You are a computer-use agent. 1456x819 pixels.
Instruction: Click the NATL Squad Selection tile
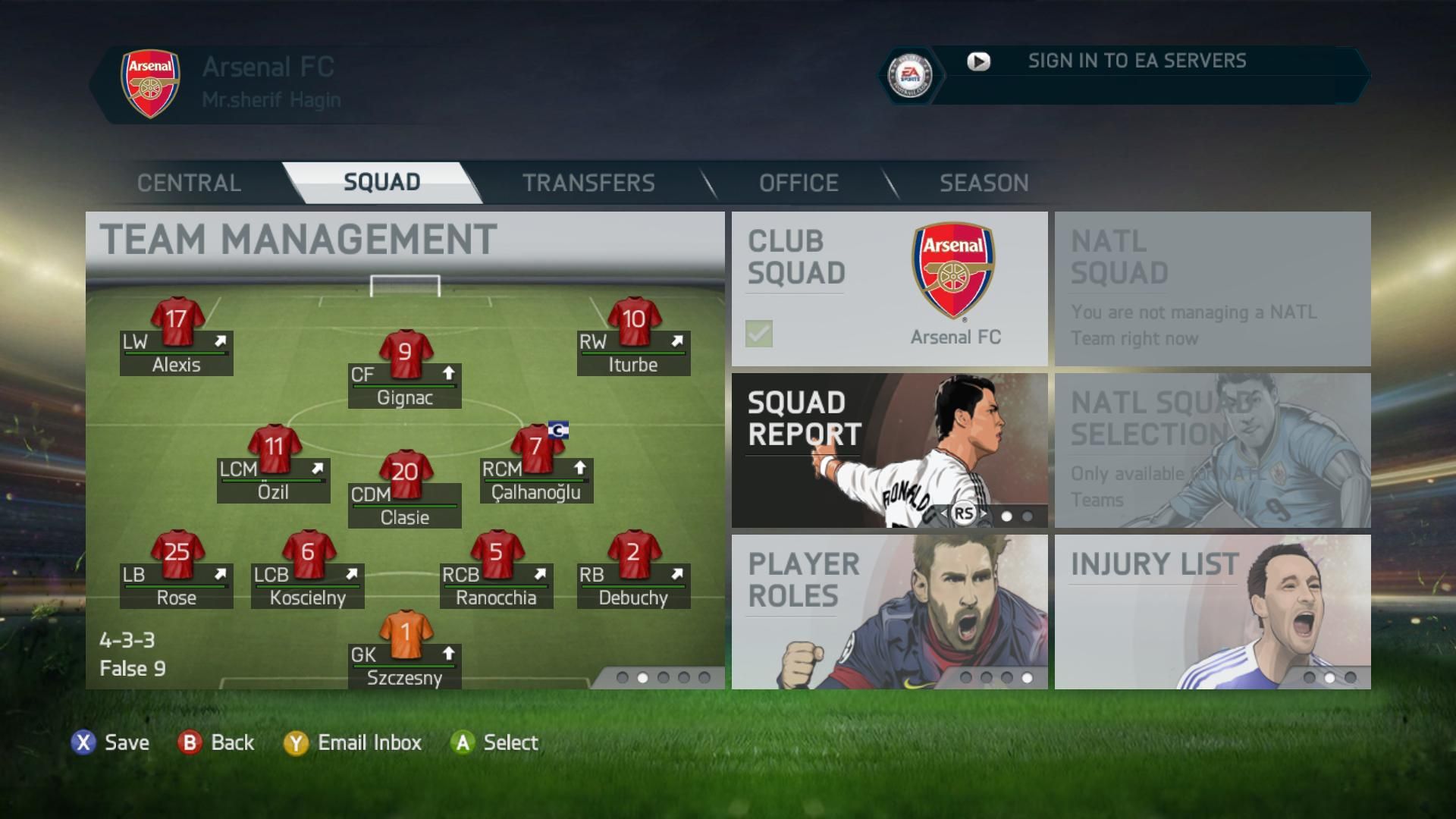click(x=1212, y=450)
